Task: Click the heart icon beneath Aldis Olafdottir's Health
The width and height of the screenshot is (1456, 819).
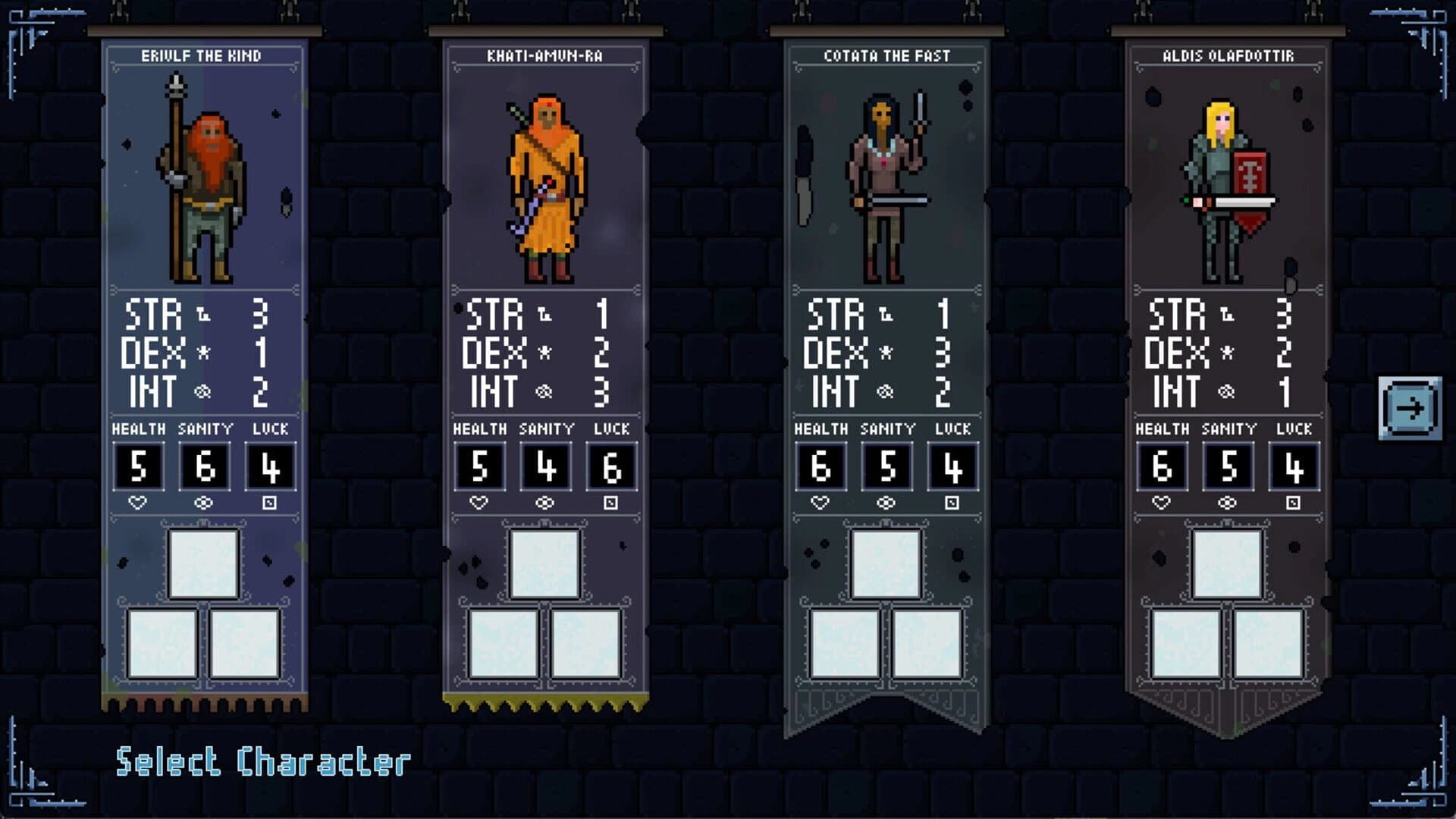Action: pyautogui.click(x=1160, y=500)
